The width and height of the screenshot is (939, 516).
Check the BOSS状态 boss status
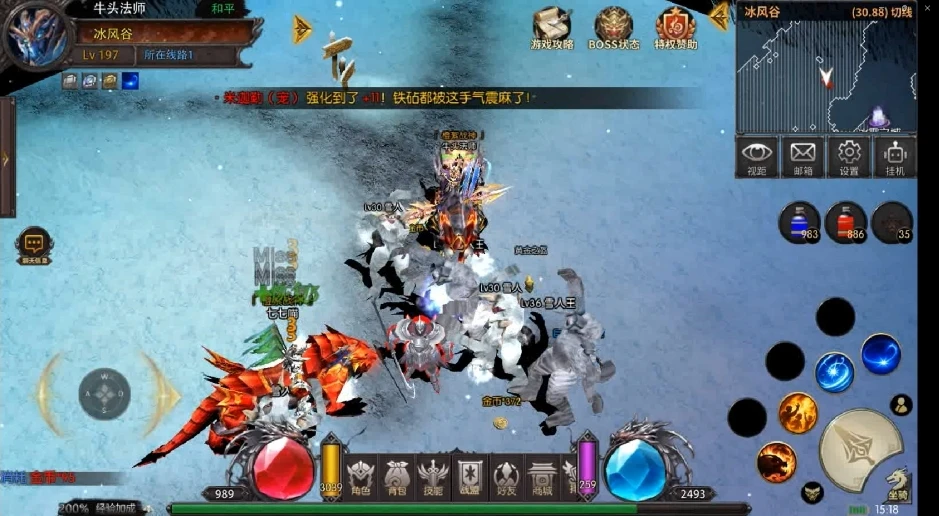[x=614, y=28]
